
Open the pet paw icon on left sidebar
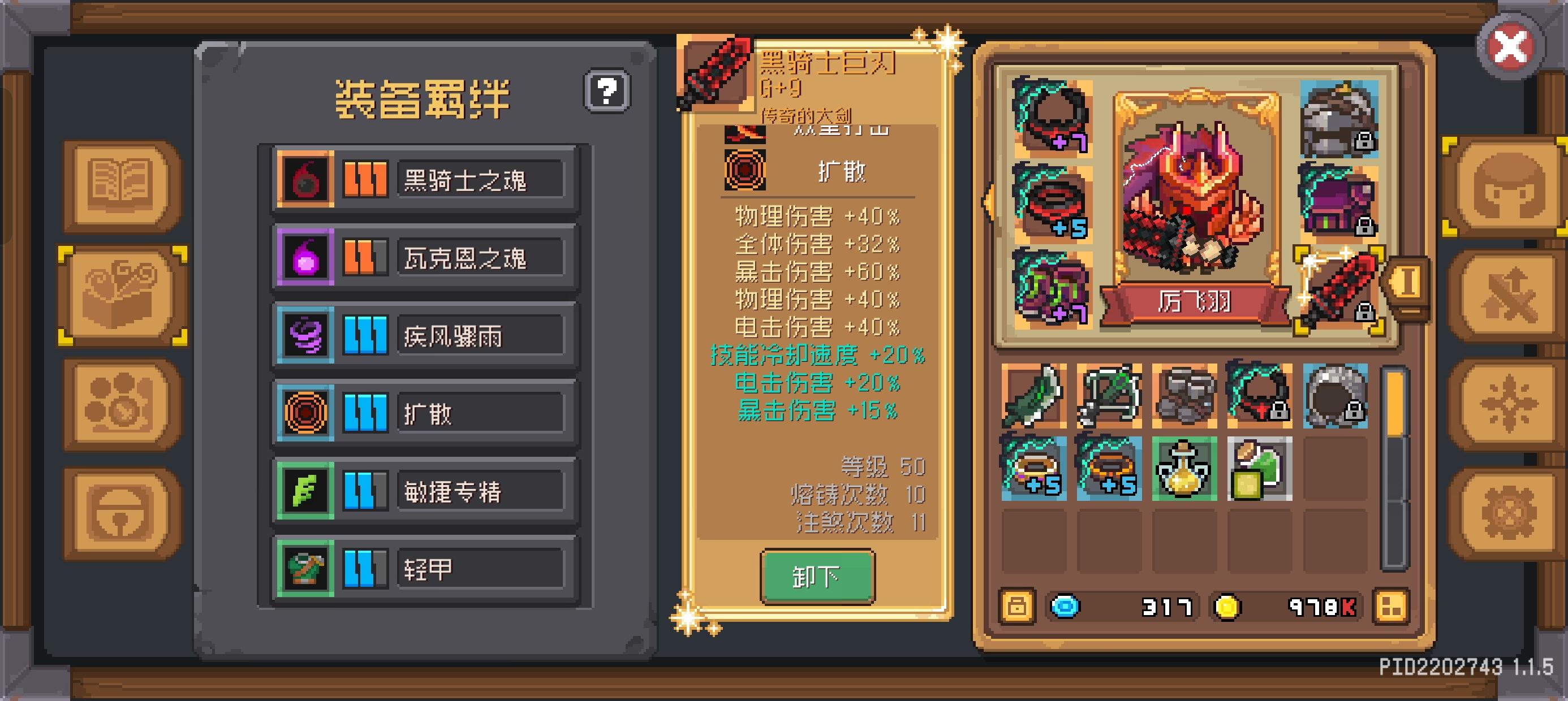(118, 401)
